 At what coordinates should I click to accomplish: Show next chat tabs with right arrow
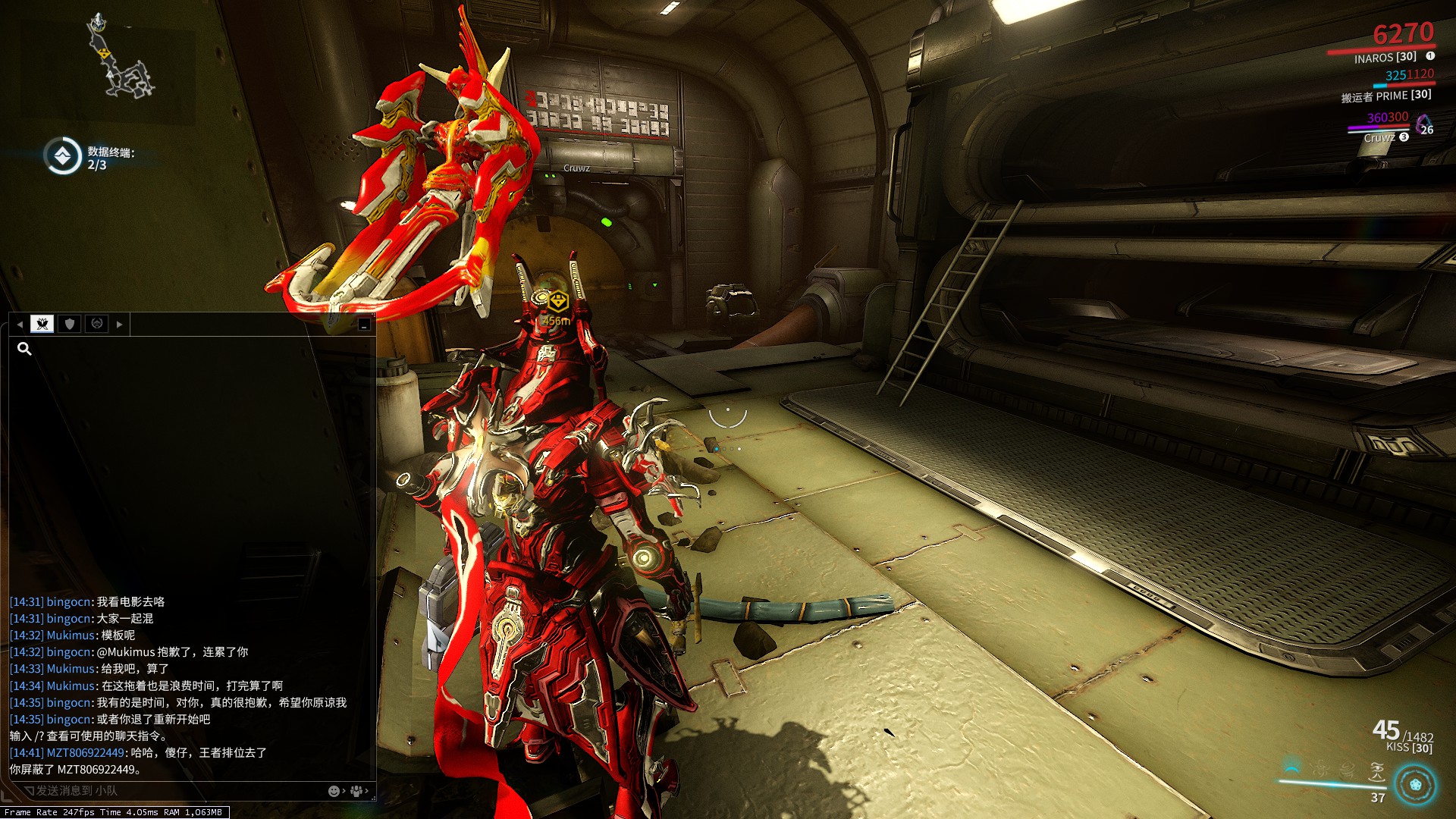pos(120,324)
